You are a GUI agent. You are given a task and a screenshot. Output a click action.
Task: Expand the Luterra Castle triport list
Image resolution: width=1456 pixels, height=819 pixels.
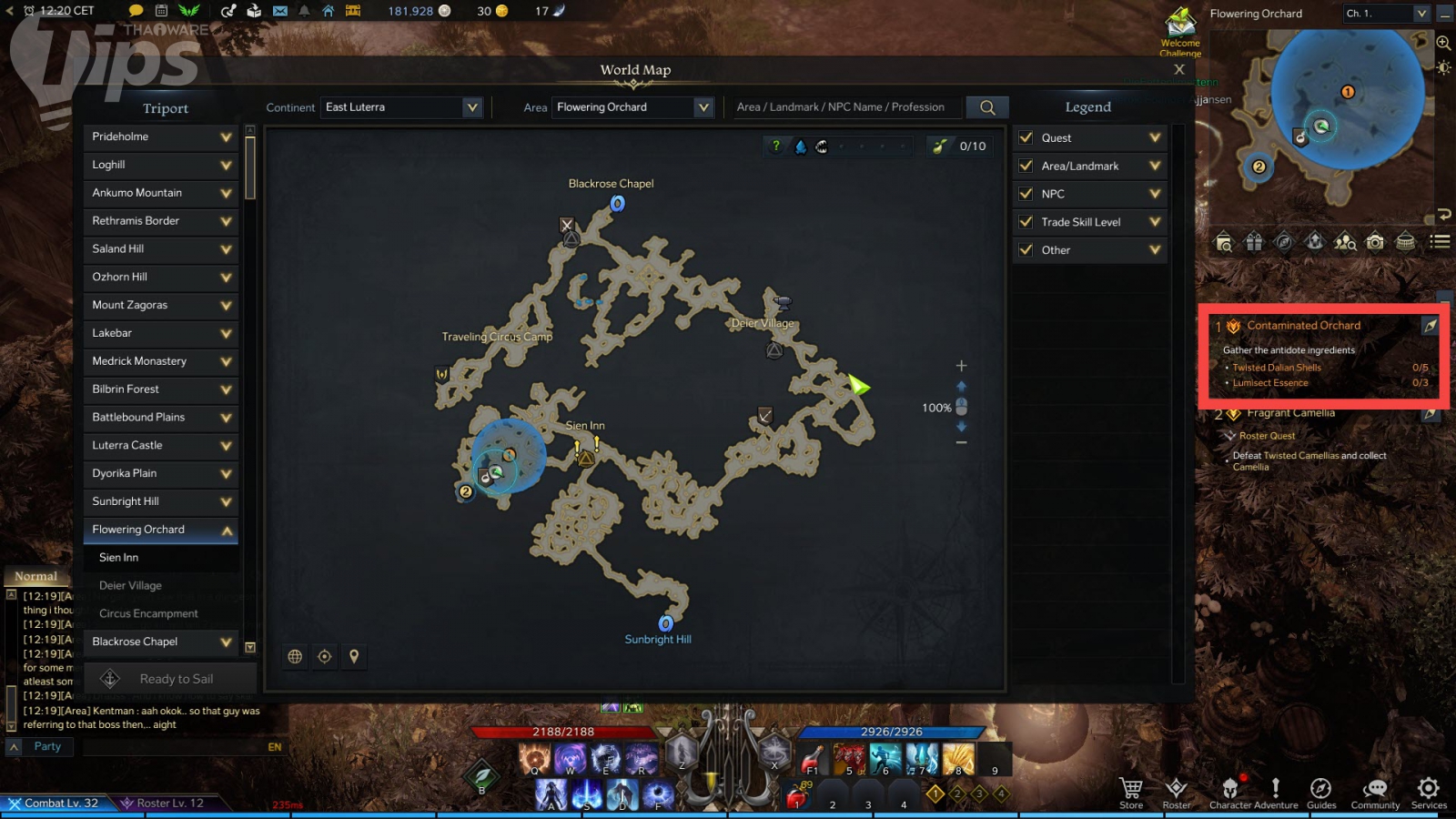click(x=226, y=446)
